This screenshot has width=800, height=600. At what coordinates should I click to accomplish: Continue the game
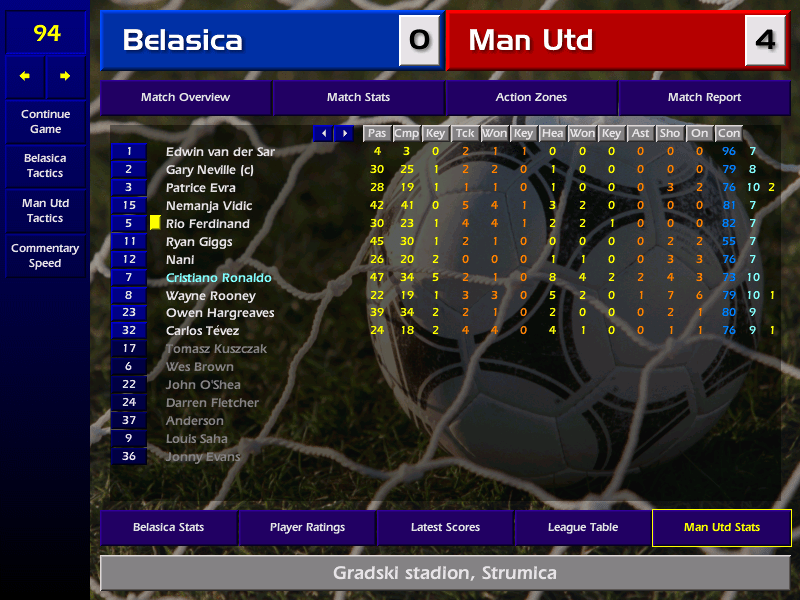pyautogui.click(x=45, y=122)
